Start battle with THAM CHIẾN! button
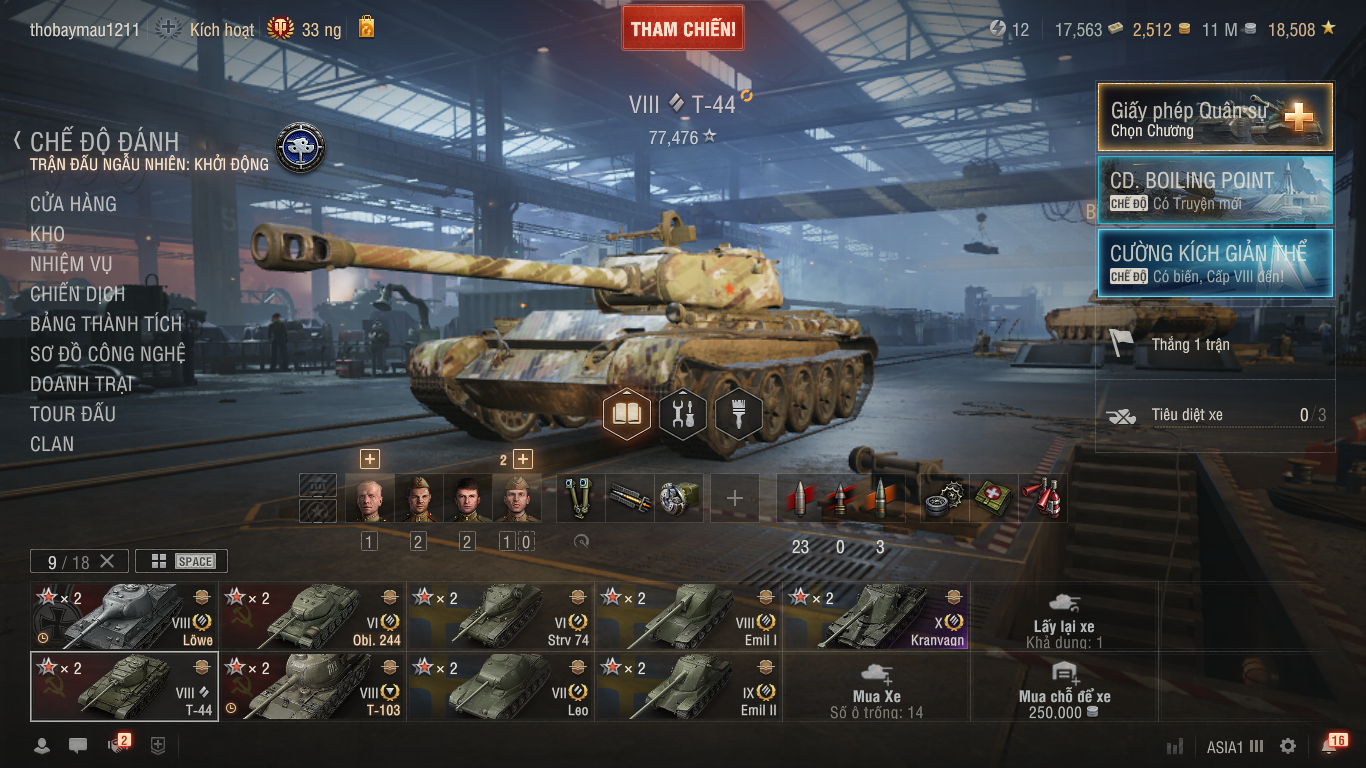 tap(683, 29)
